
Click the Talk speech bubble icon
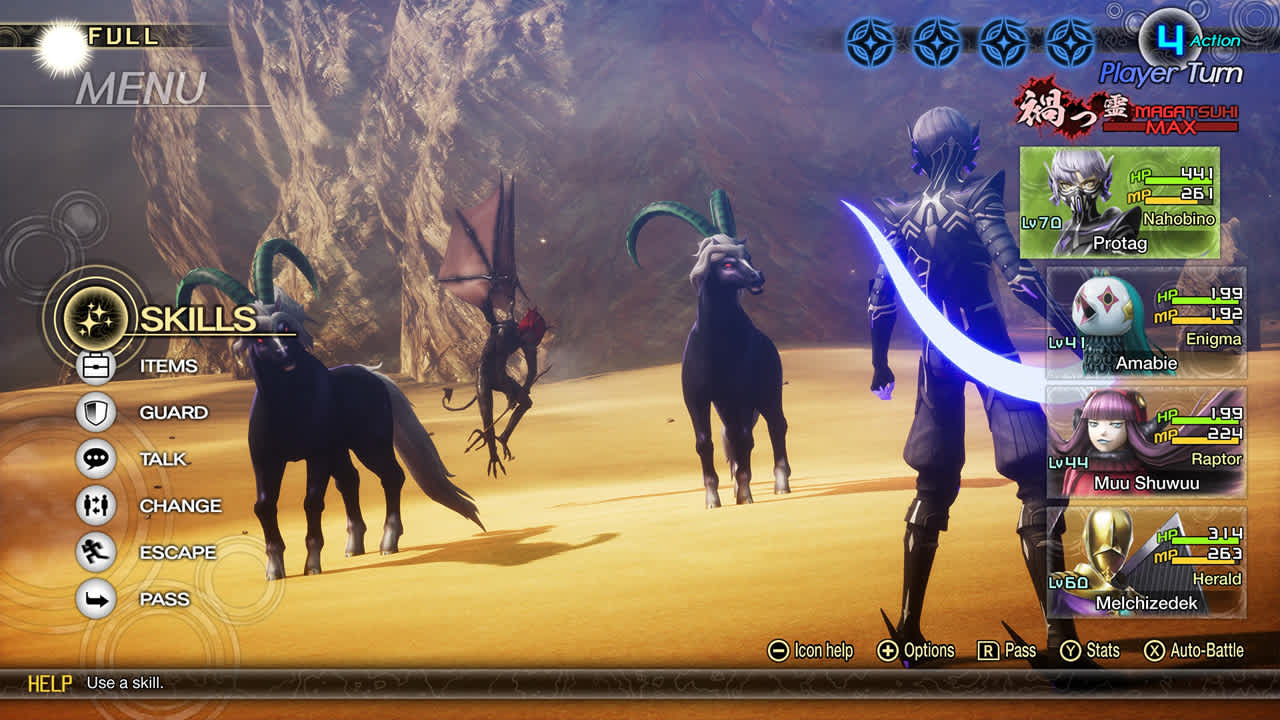95,459
